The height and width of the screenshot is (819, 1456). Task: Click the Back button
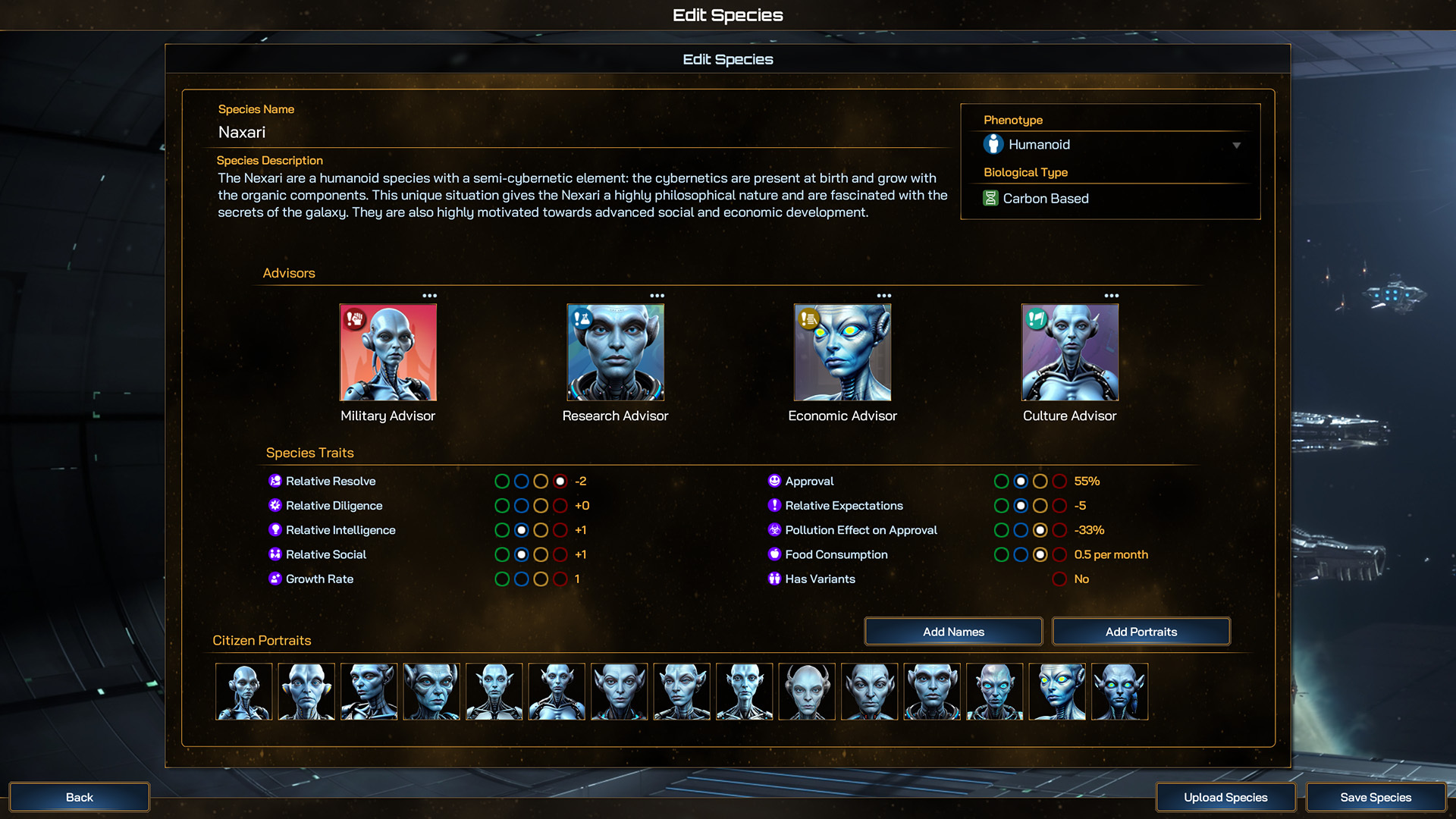(x=79, y=797)
